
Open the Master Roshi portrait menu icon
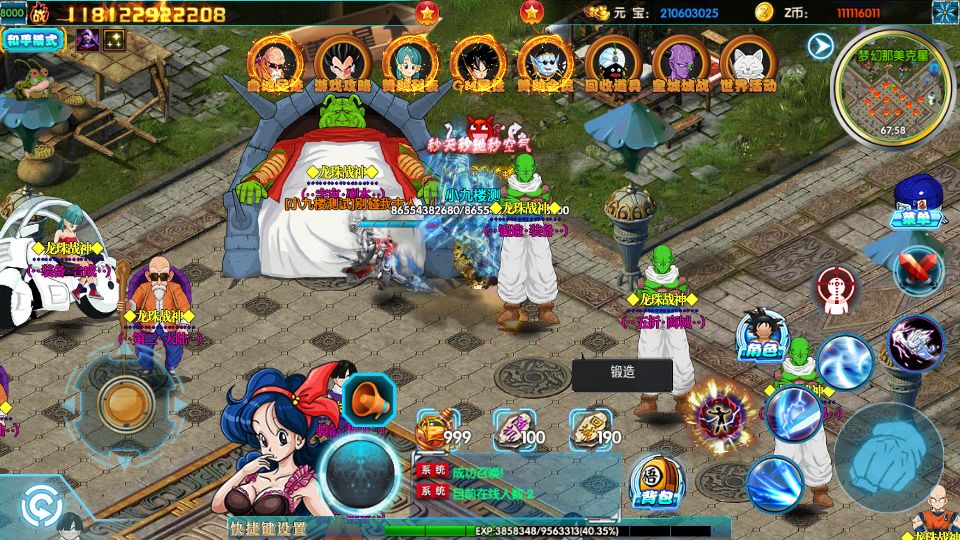pyautogui.click(x=276, y=64)
